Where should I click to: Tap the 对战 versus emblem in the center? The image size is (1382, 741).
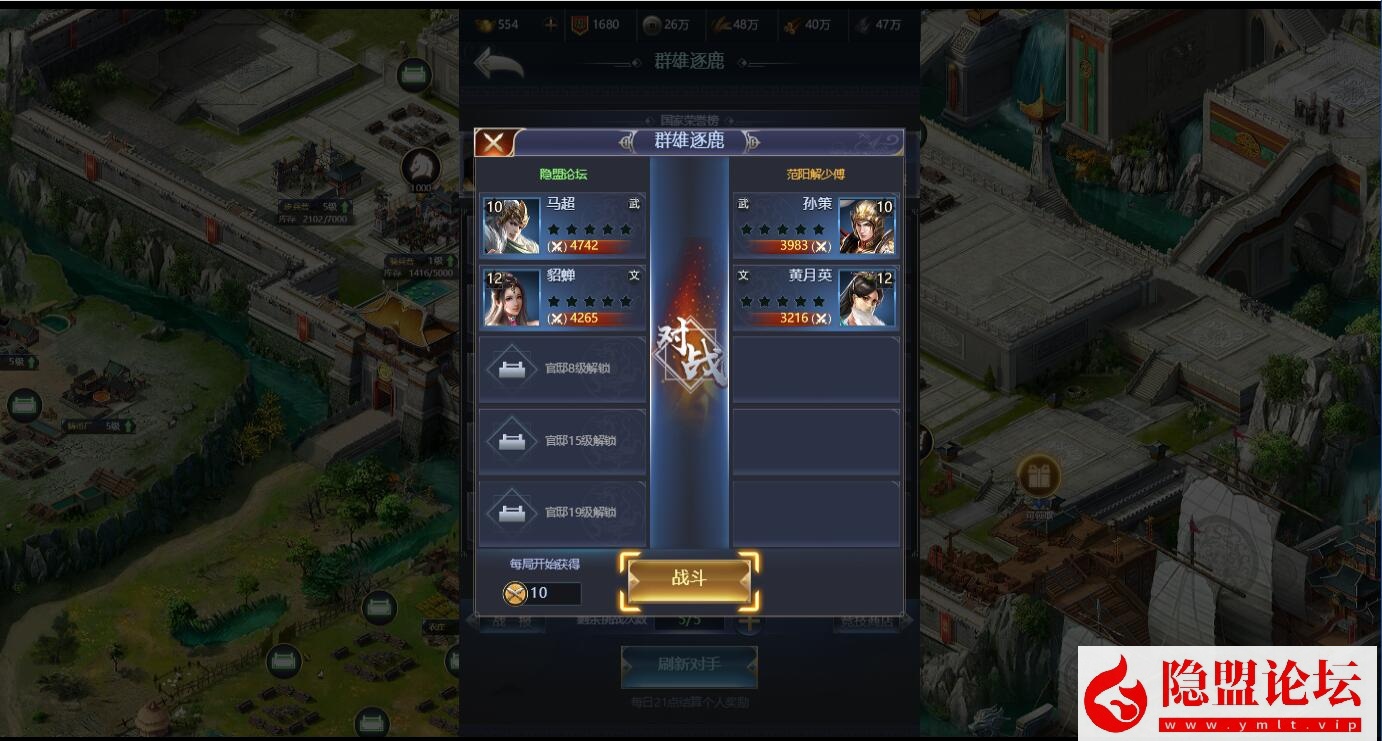[689, 350]
